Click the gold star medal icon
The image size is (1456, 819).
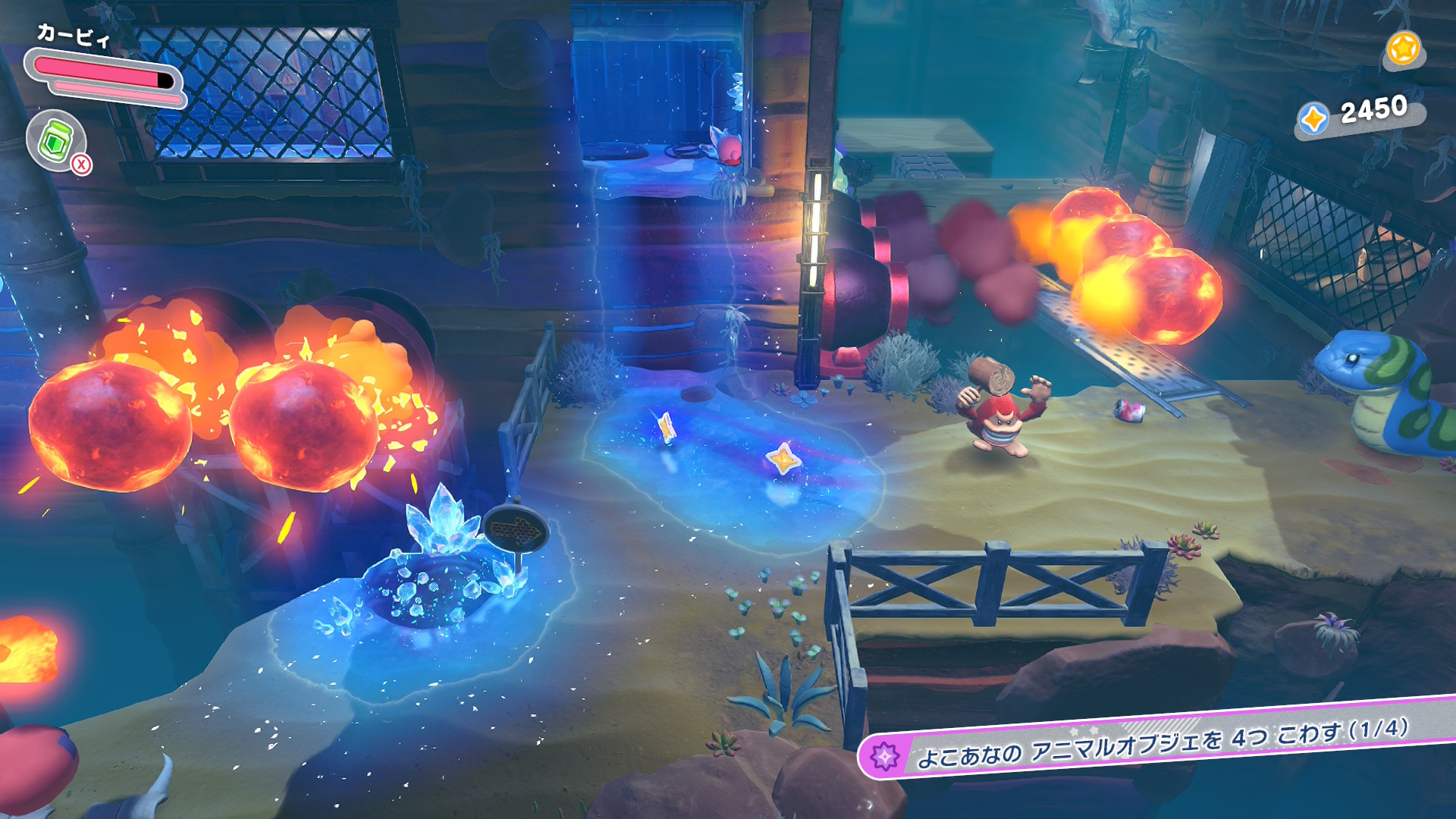coord(1403,49)
